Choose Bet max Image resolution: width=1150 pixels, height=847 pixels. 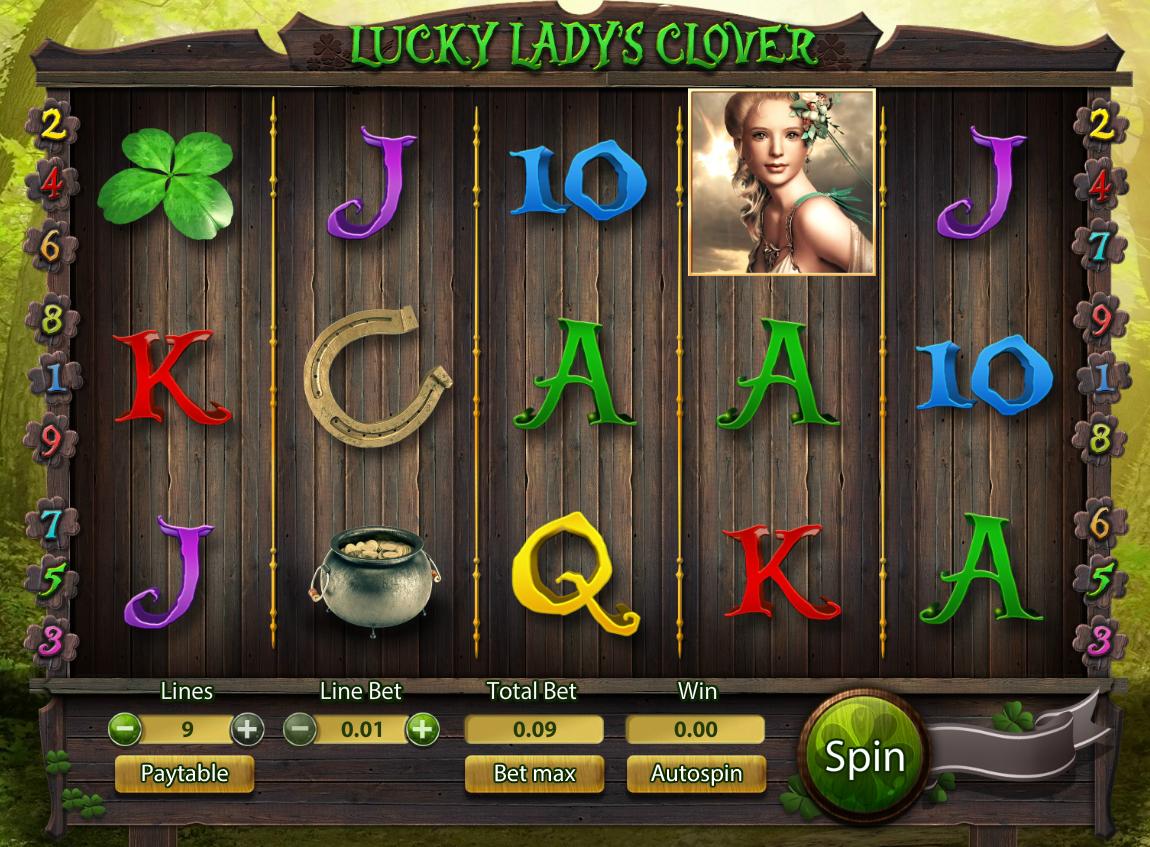click(x=534, y=774)
